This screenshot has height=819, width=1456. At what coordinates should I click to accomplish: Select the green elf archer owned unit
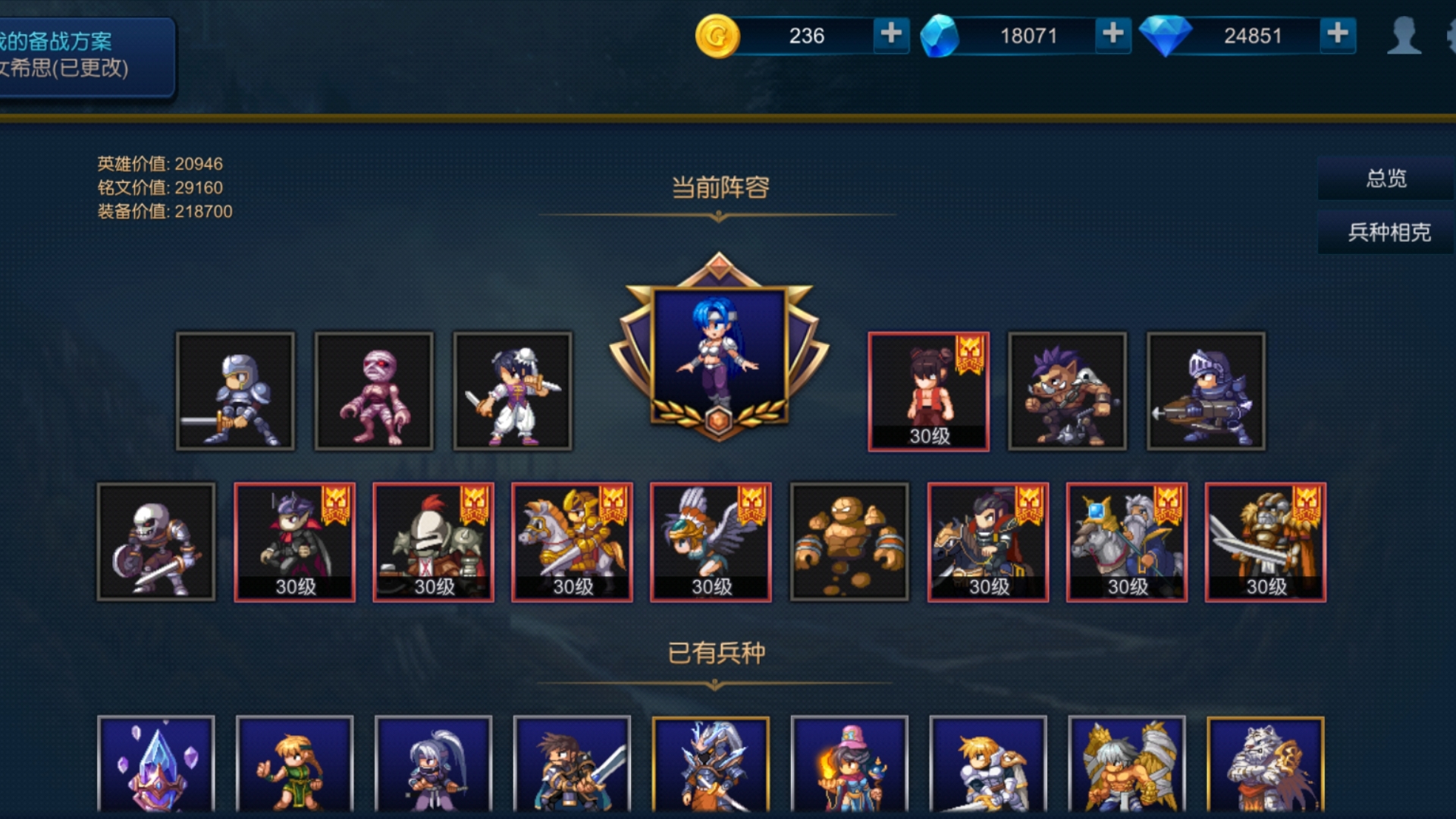[297, 770]
